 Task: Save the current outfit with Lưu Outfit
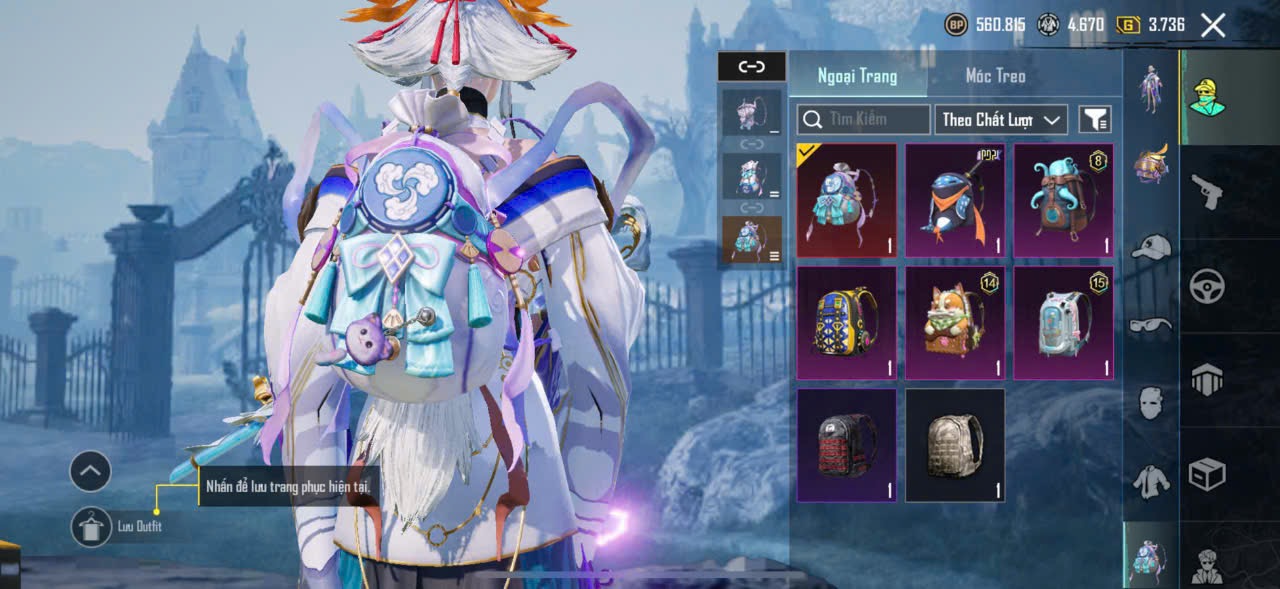pyautogui.click(x=92, y=527)
